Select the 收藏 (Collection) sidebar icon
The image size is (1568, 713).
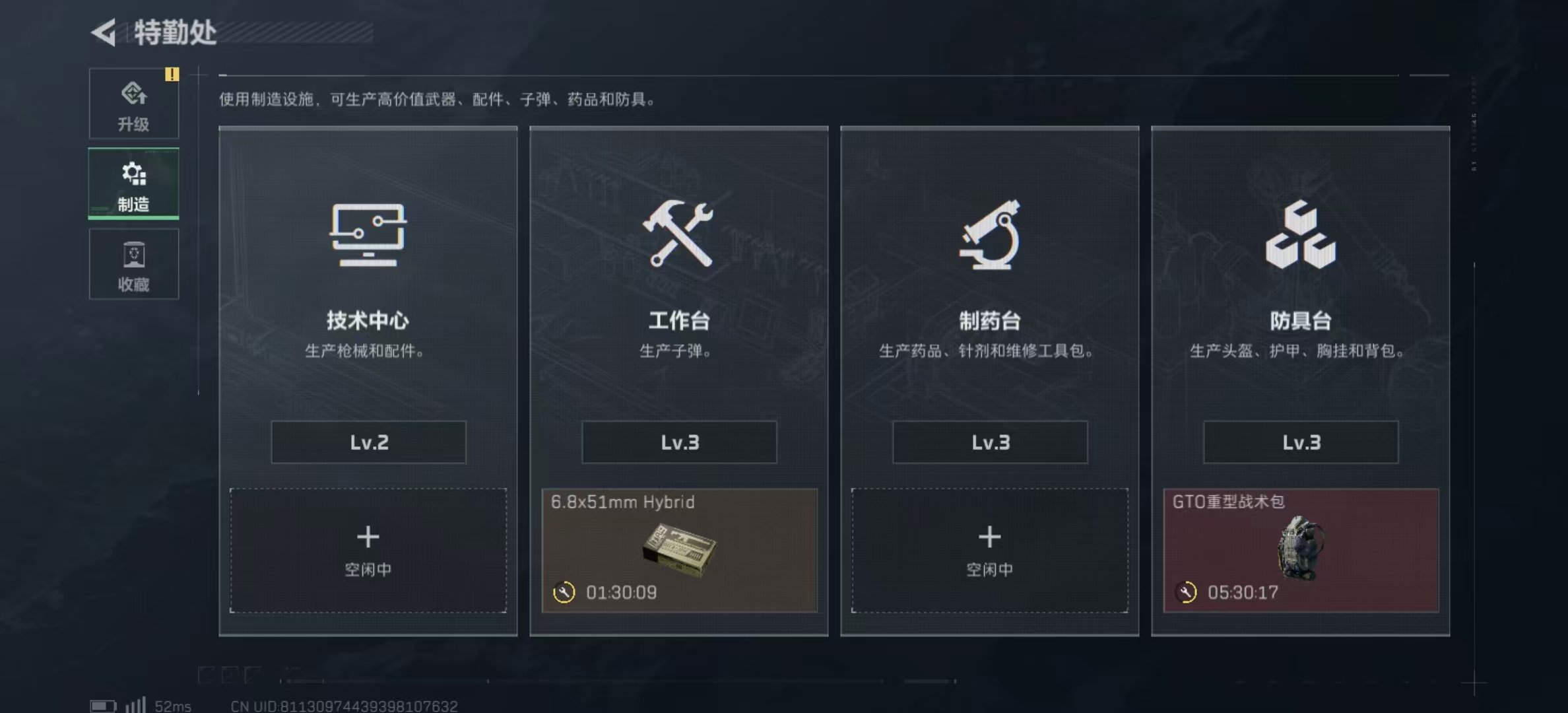tap(134, 264)
